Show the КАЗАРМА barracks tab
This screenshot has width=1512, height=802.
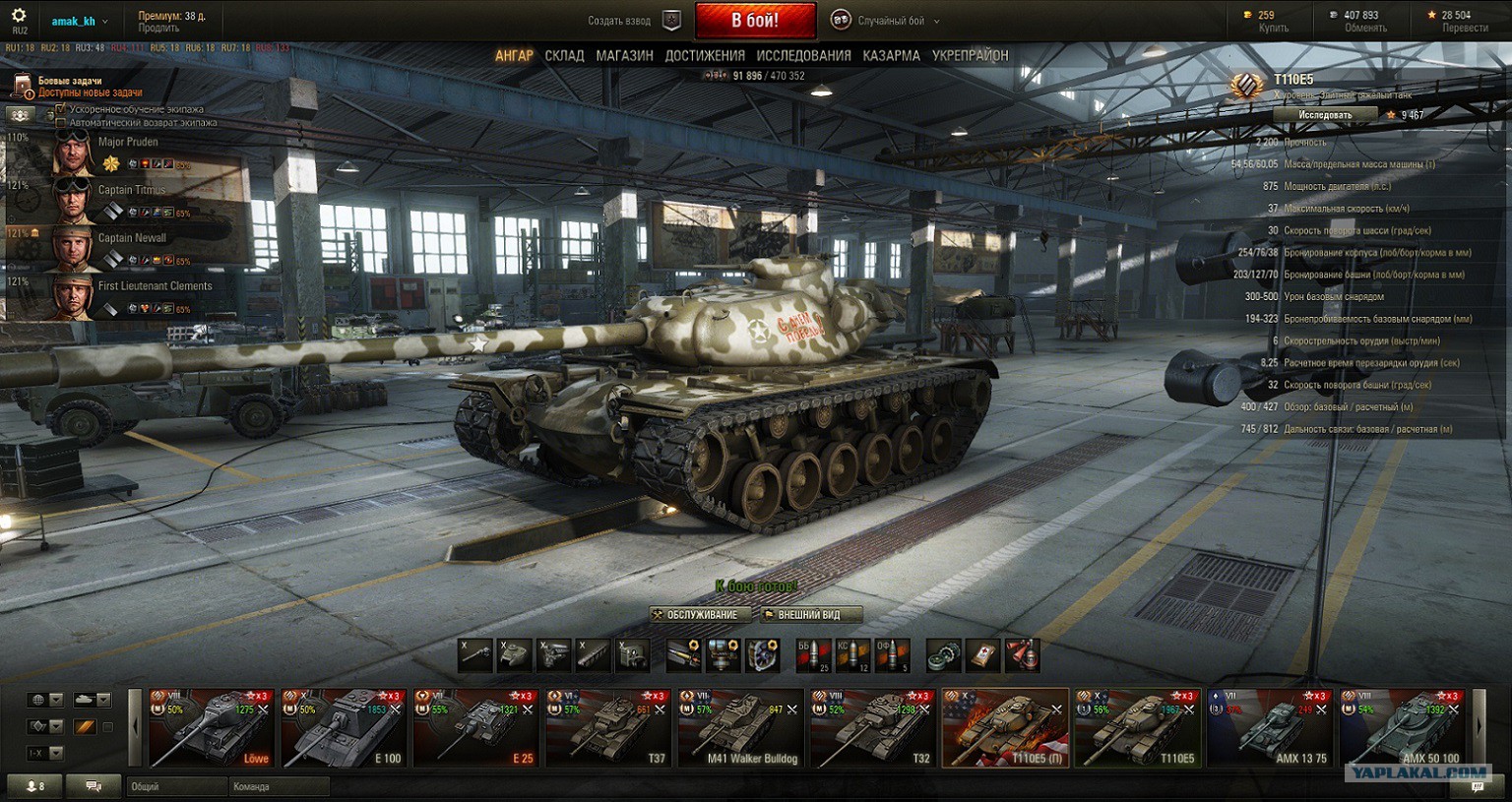click(x=891, y=56)
